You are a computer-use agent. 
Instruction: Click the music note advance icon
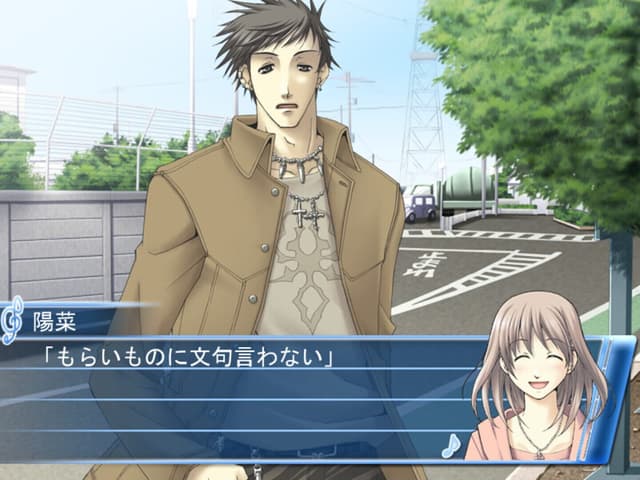pos(451,444)
